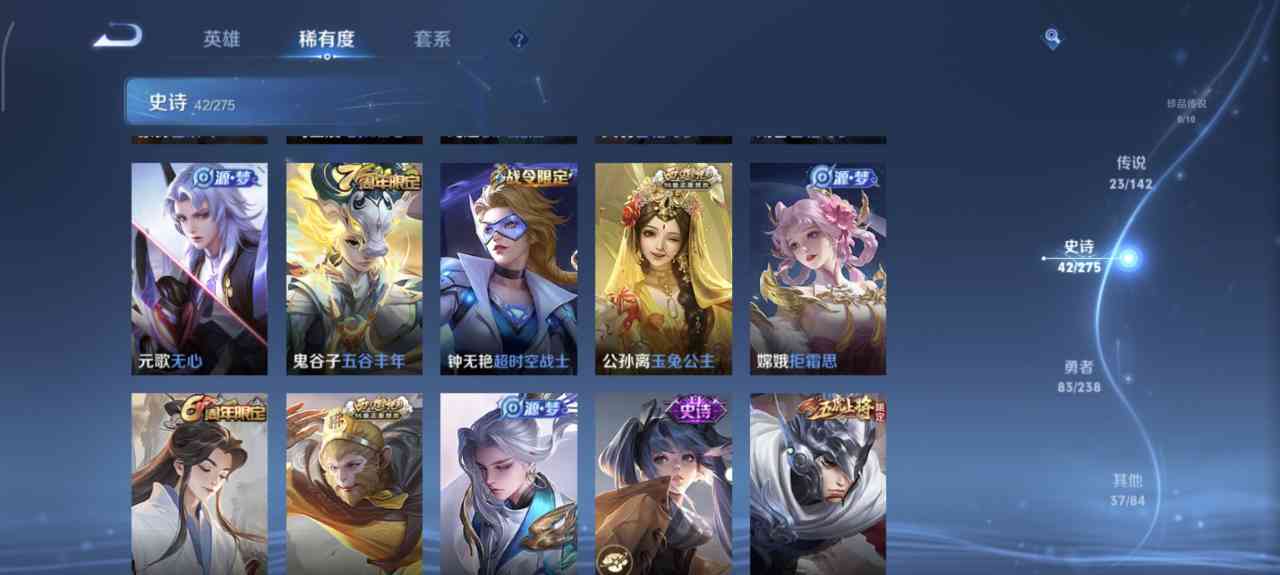Open the 套系 tab
Image resolution: width=1280 pixels, height=575 pixels.
pos(432,40)
